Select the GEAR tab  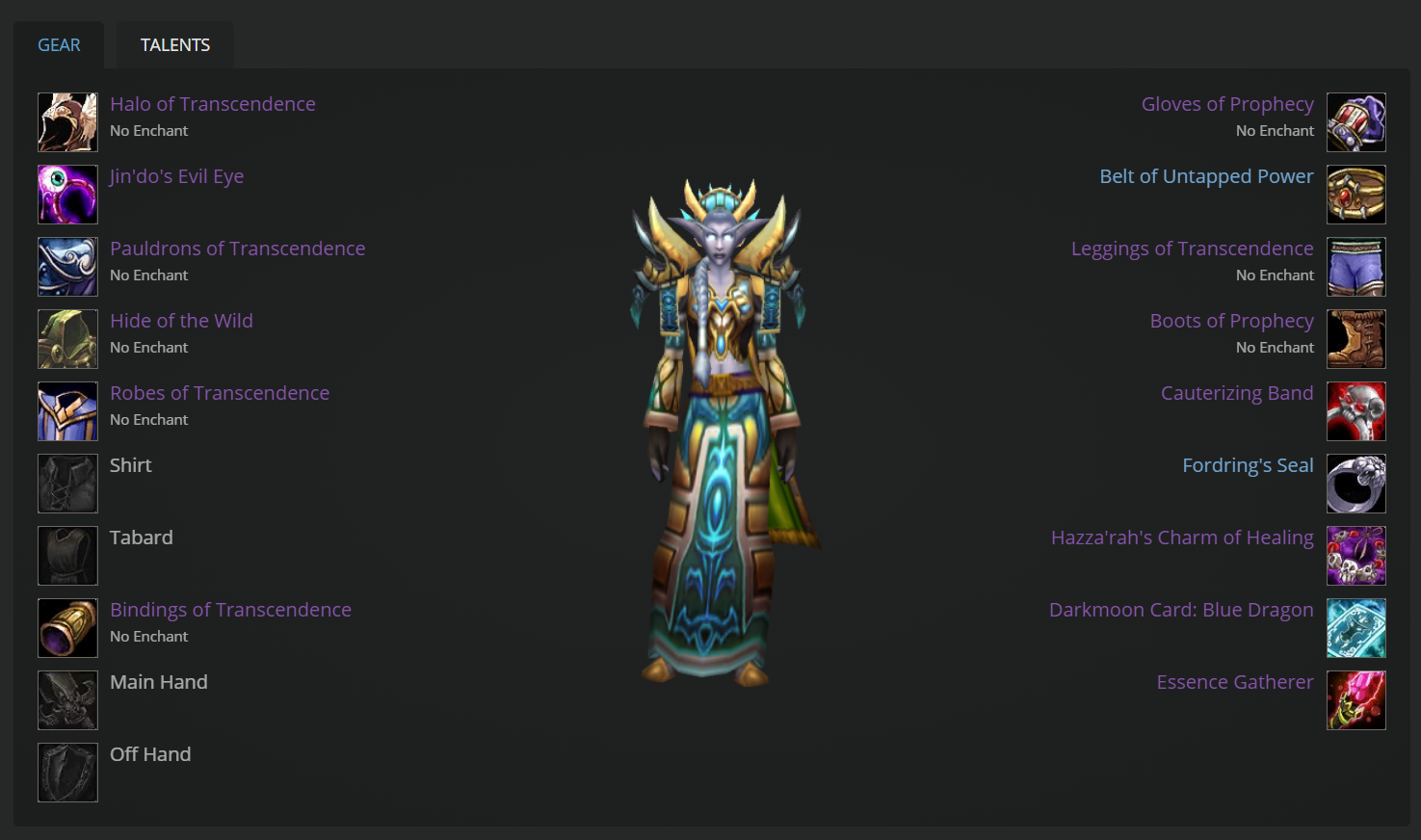59,44
